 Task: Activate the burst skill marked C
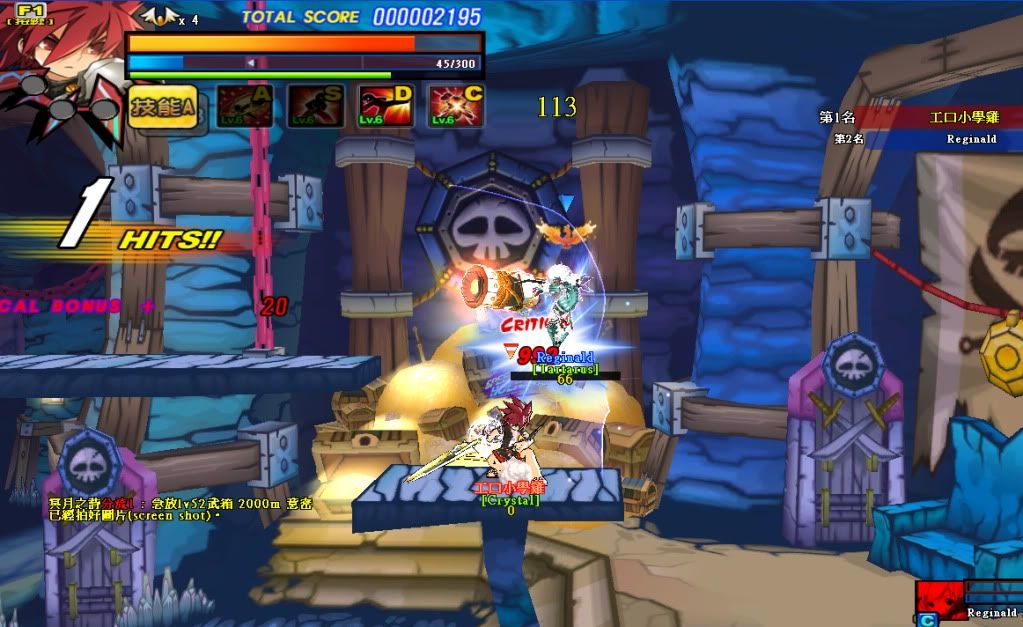pos(456,105)
